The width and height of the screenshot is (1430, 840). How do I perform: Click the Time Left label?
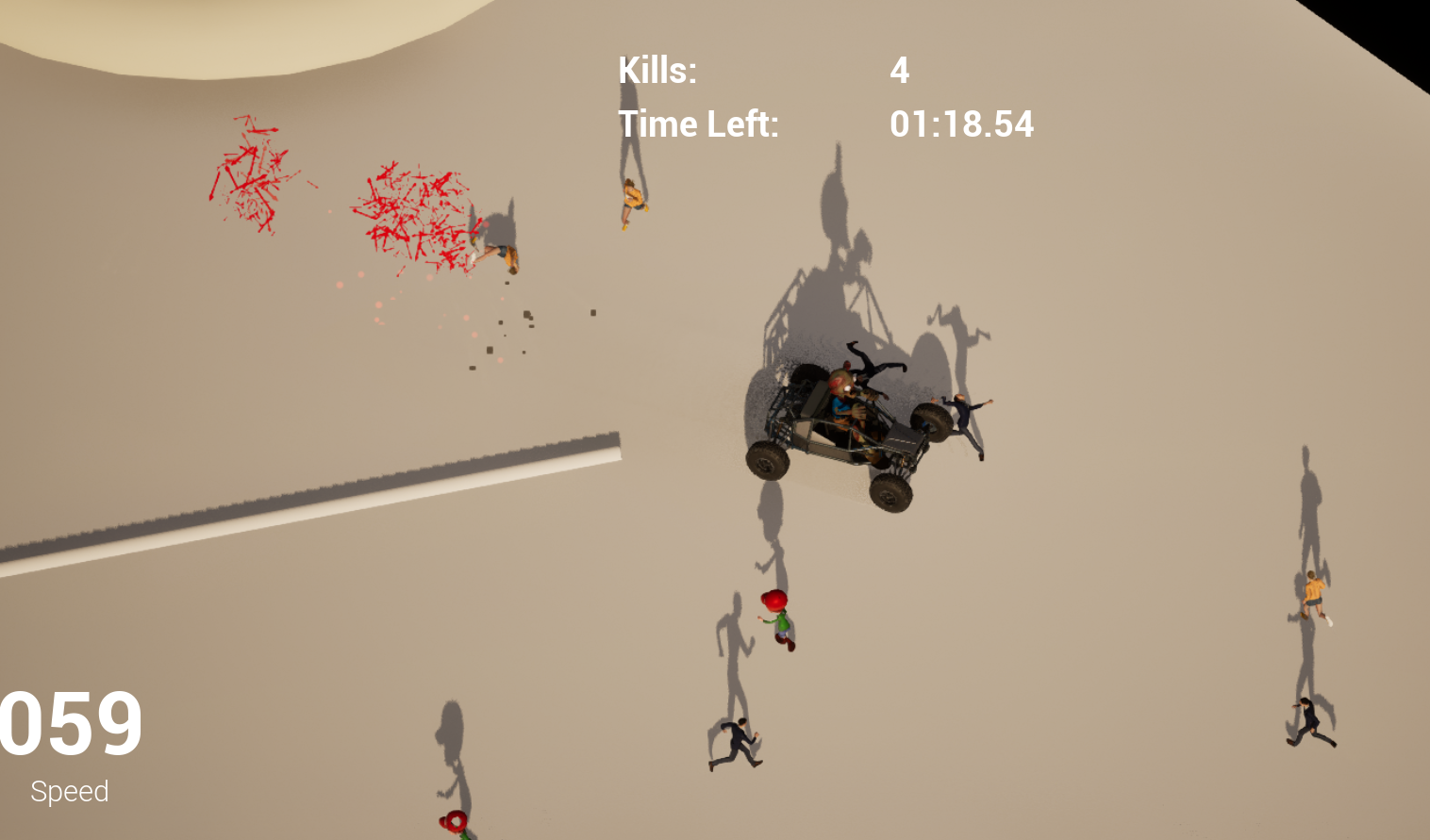pos(700,124)
